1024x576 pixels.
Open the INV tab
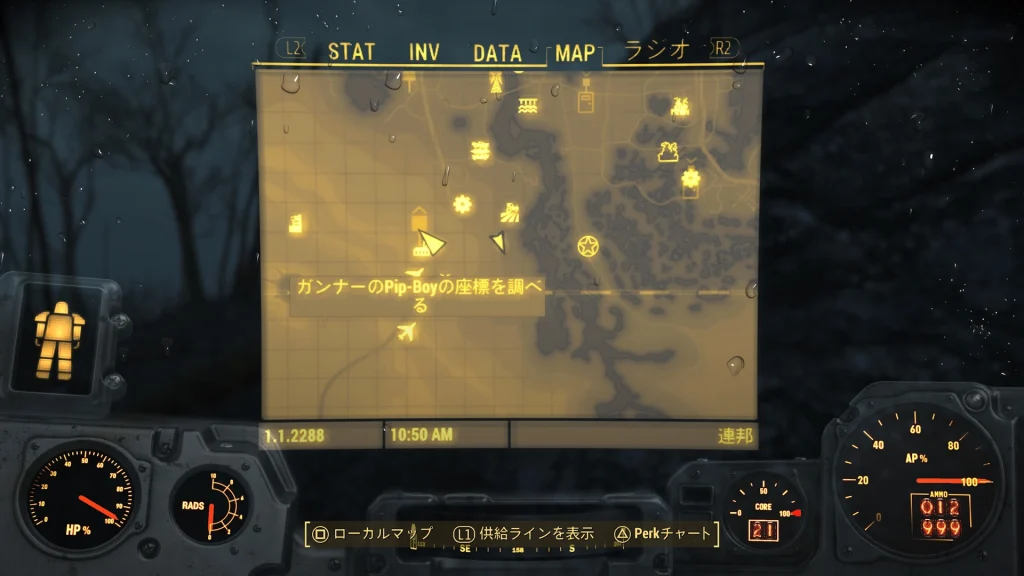pos(424,52)
